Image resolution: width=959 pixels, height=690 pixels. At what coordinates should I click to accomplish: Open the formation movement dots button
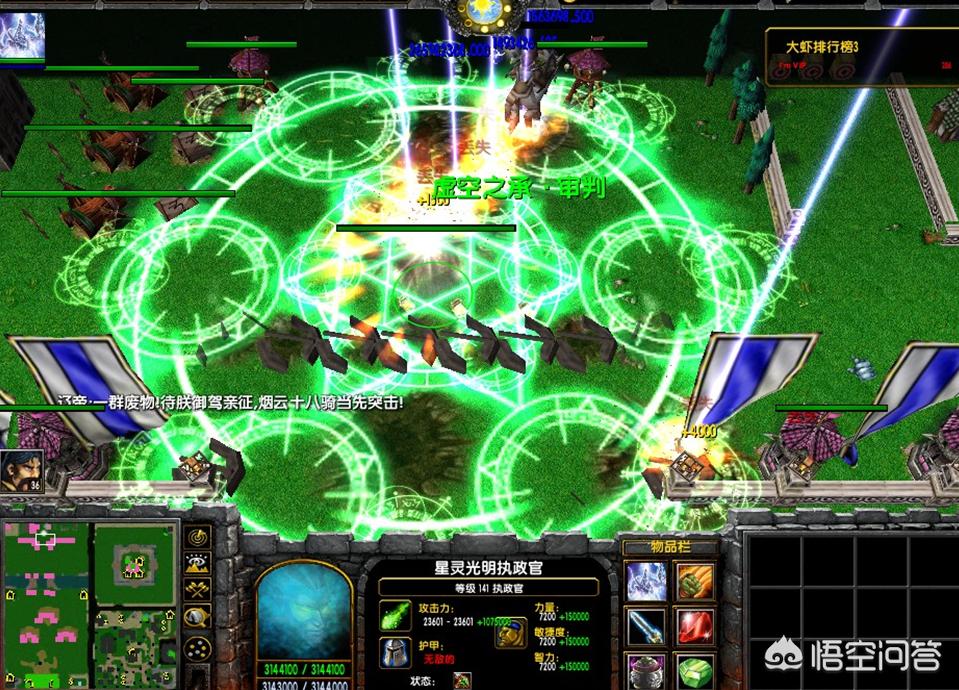pos(198,646)
